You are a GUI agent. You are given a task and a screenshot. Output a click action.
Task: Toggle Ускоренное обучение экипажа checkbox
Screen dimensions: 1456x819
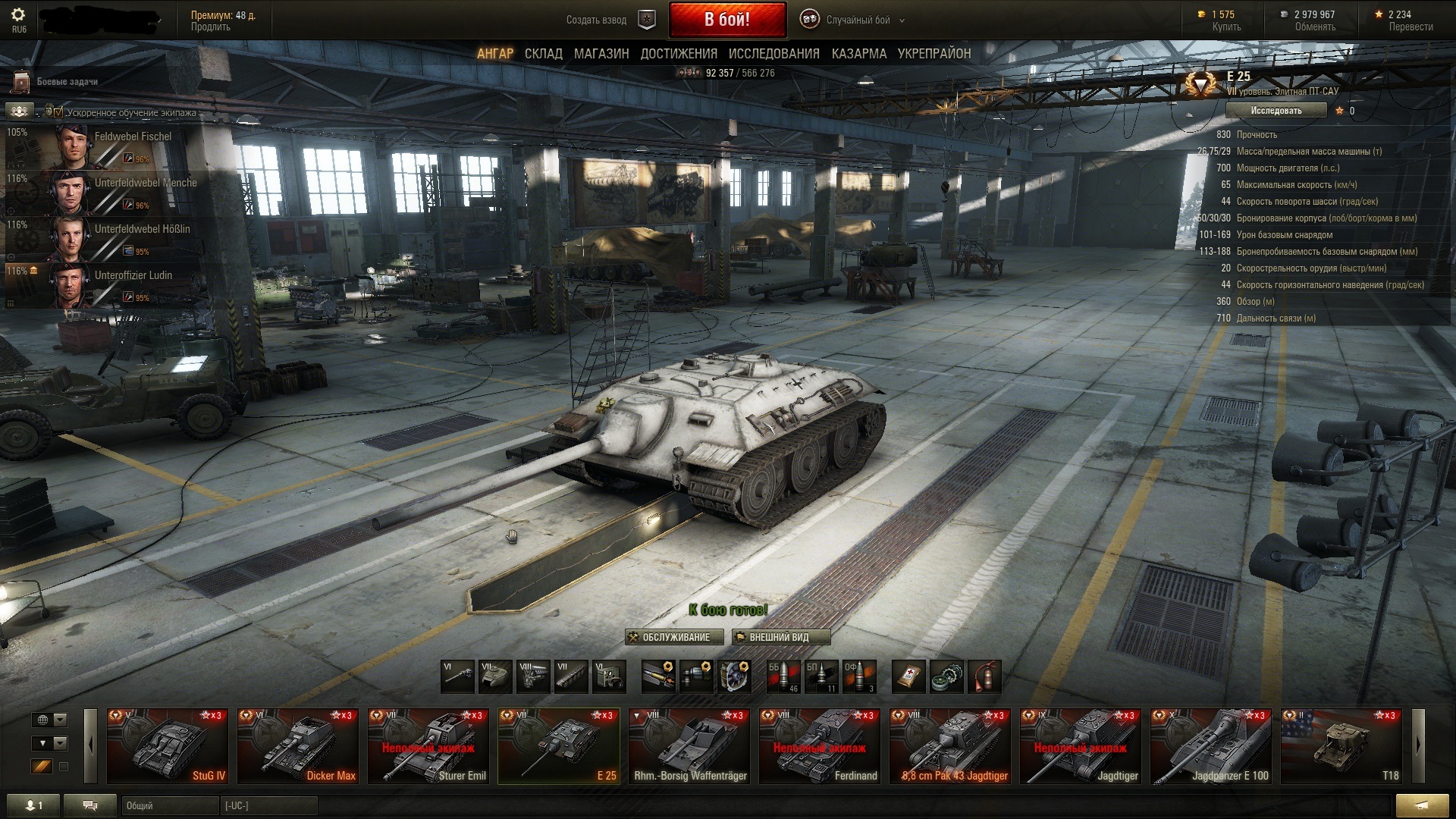pyautogui.click(x=58, y=112)
